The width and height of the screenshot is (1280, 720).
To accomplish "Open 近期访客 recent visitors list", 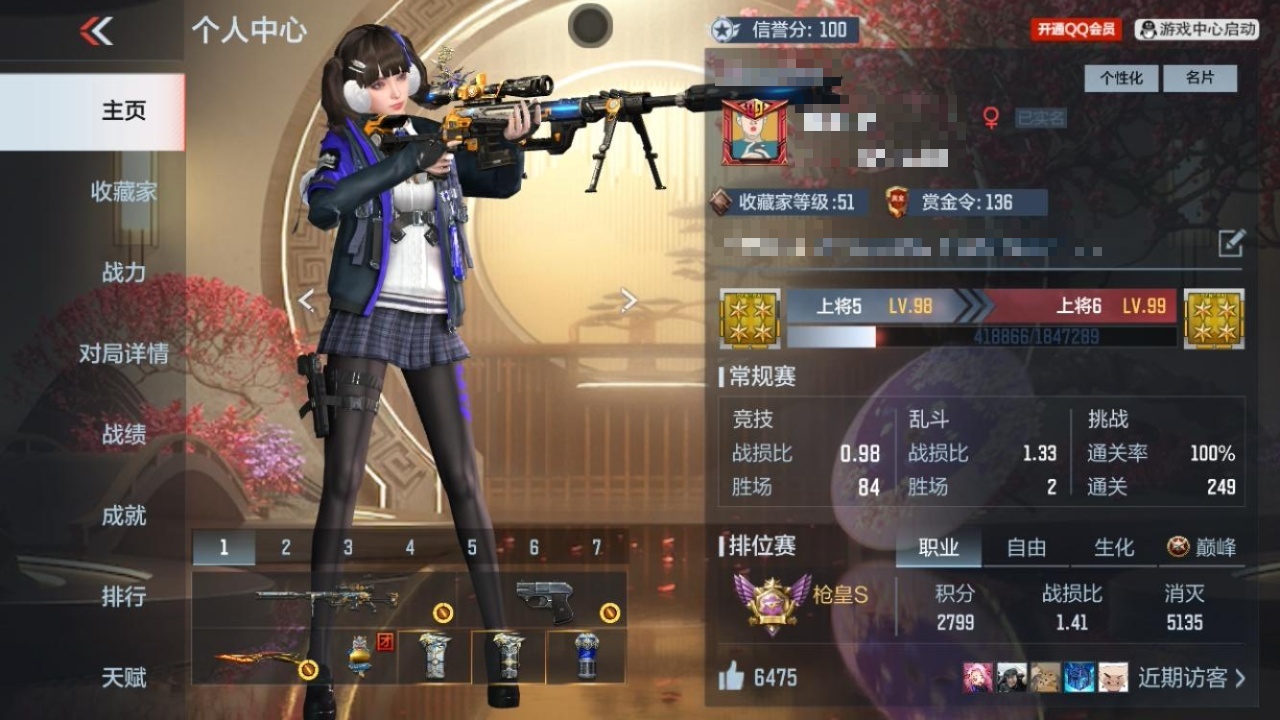I will tap(1191, 678).
